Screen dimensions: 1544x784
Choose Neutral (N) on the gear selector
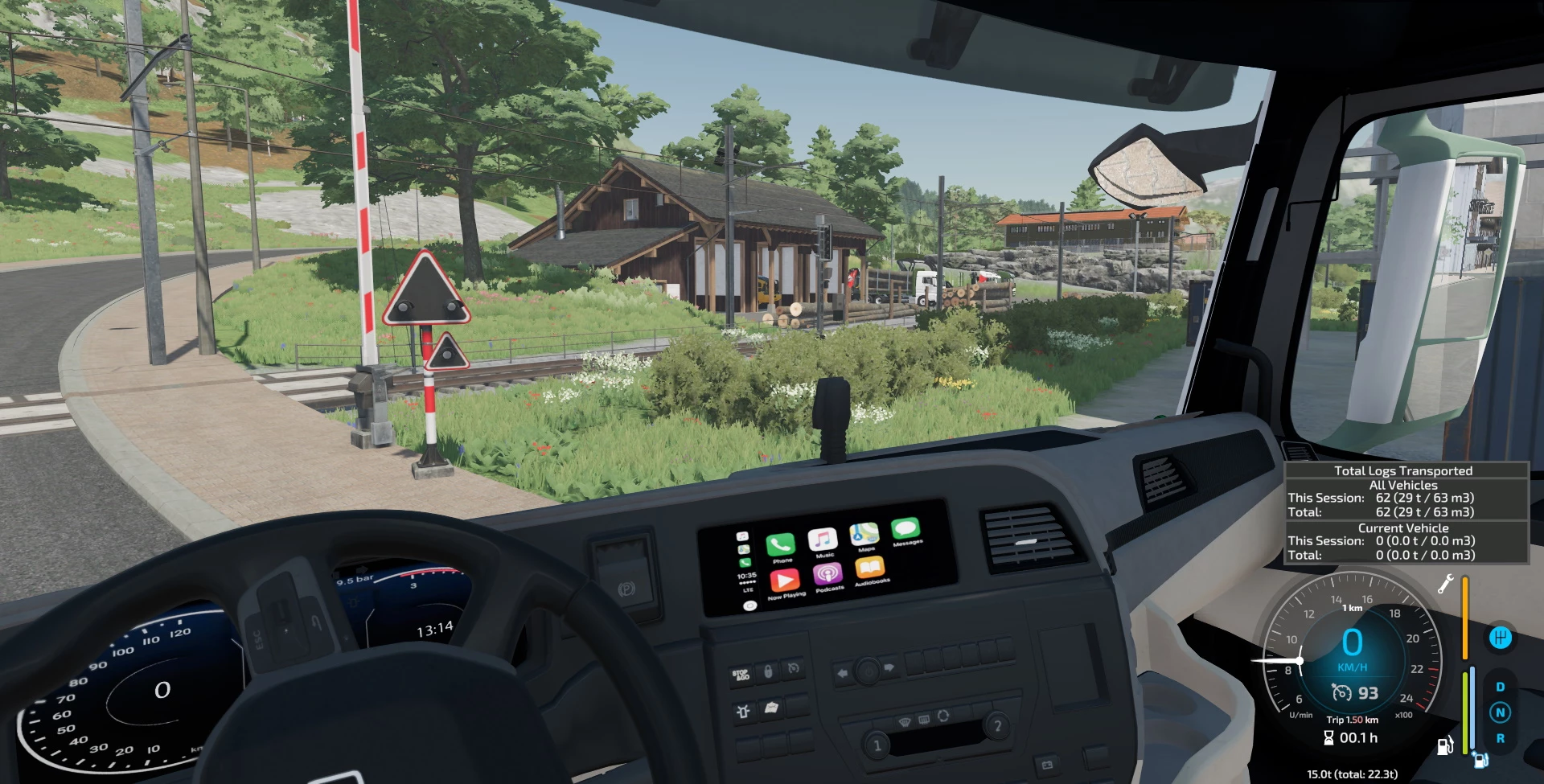1500,712
